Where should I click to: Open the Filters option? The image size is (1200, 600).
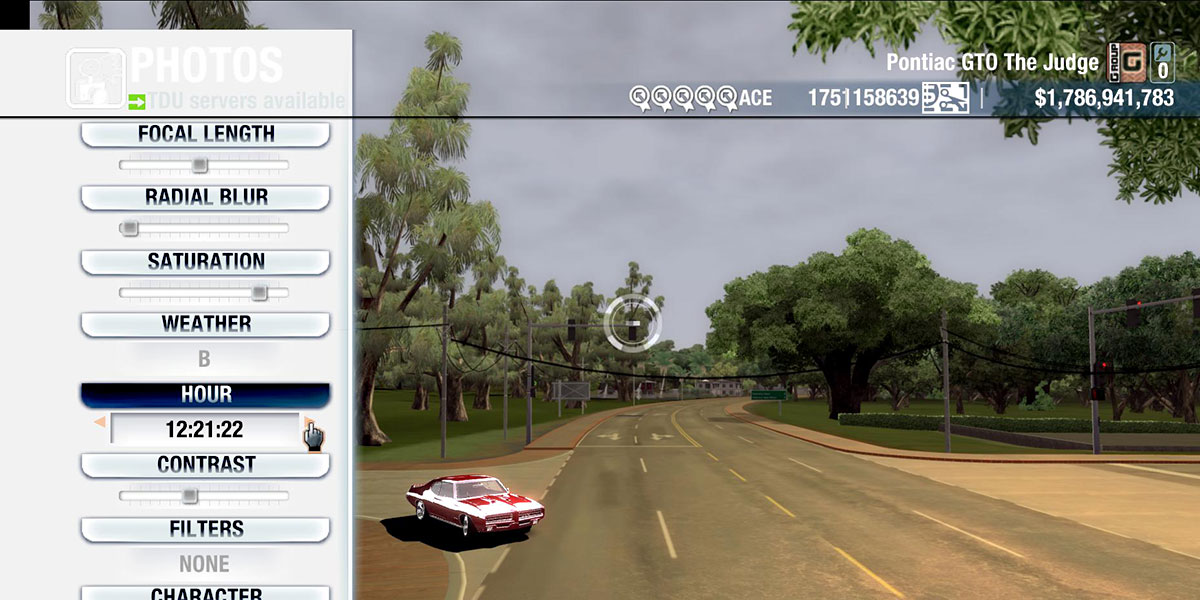[x=205, y=529]
